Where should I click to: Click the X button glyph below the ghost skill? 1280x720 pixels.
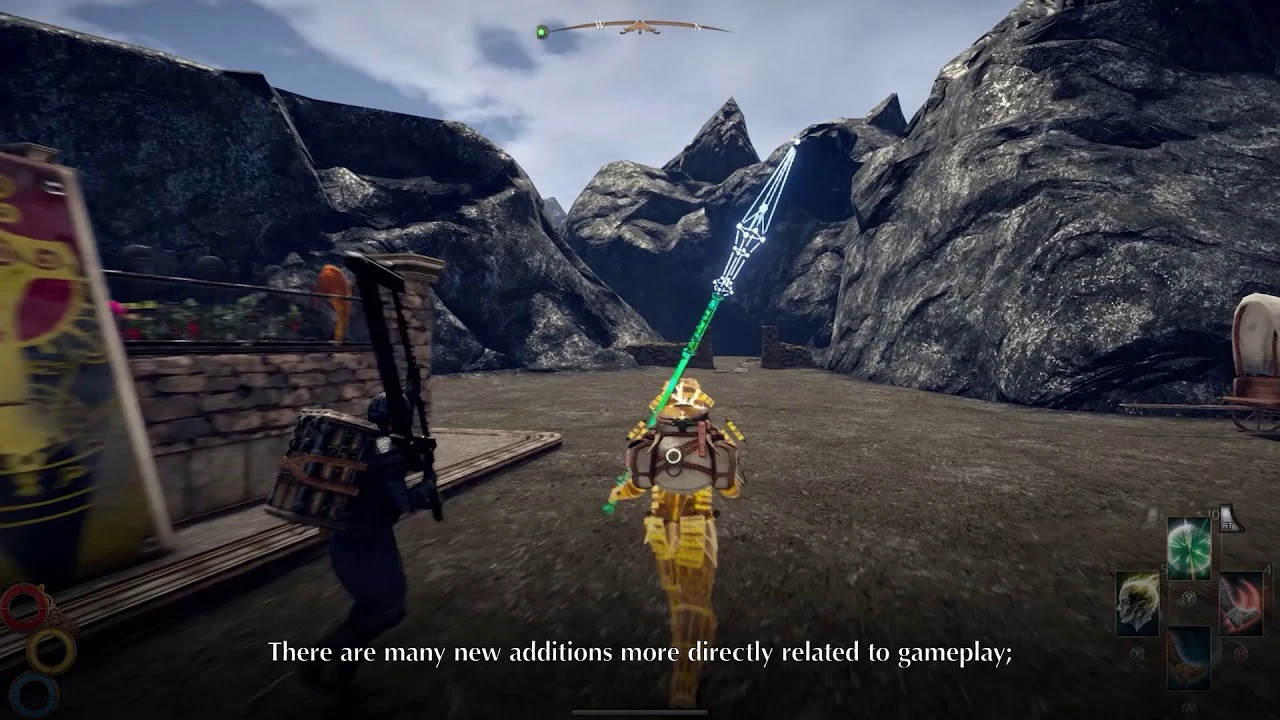[x=1138, y=653]
